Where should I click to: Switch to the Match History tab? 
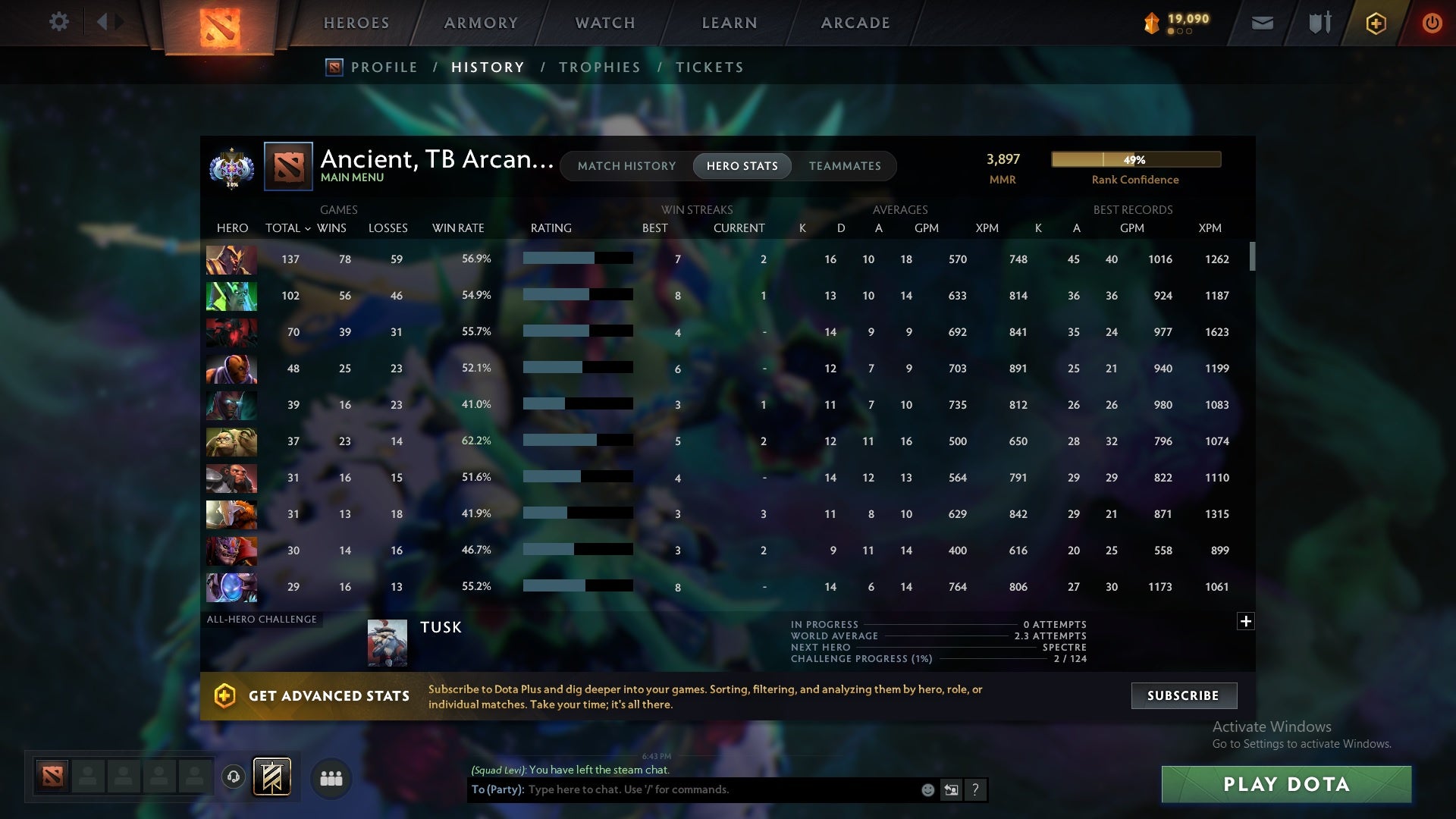(626, 165)
